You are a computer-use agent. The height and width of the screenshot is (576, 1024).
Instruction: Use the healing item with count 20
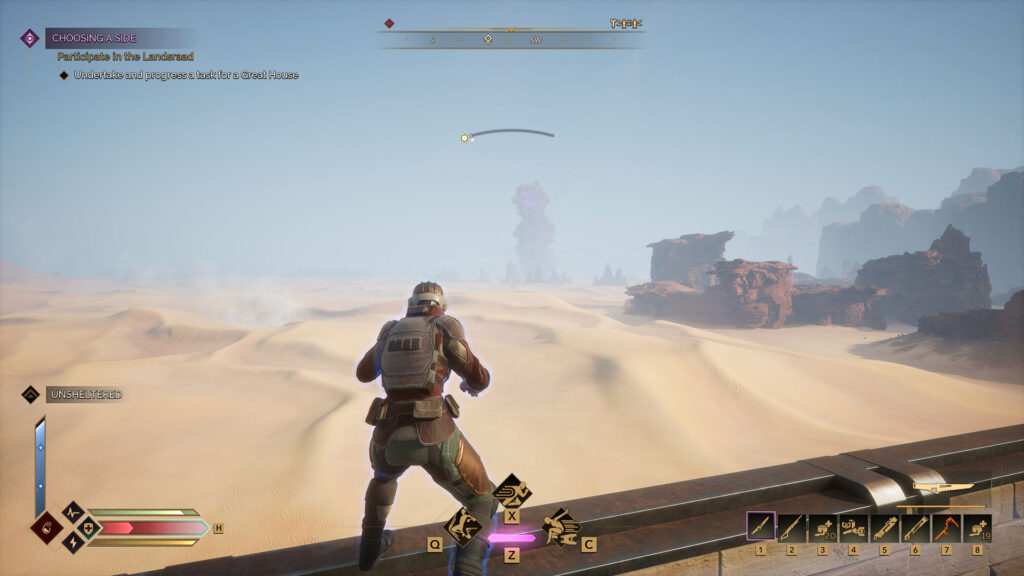pyautogui.click(x=823, y=527)
